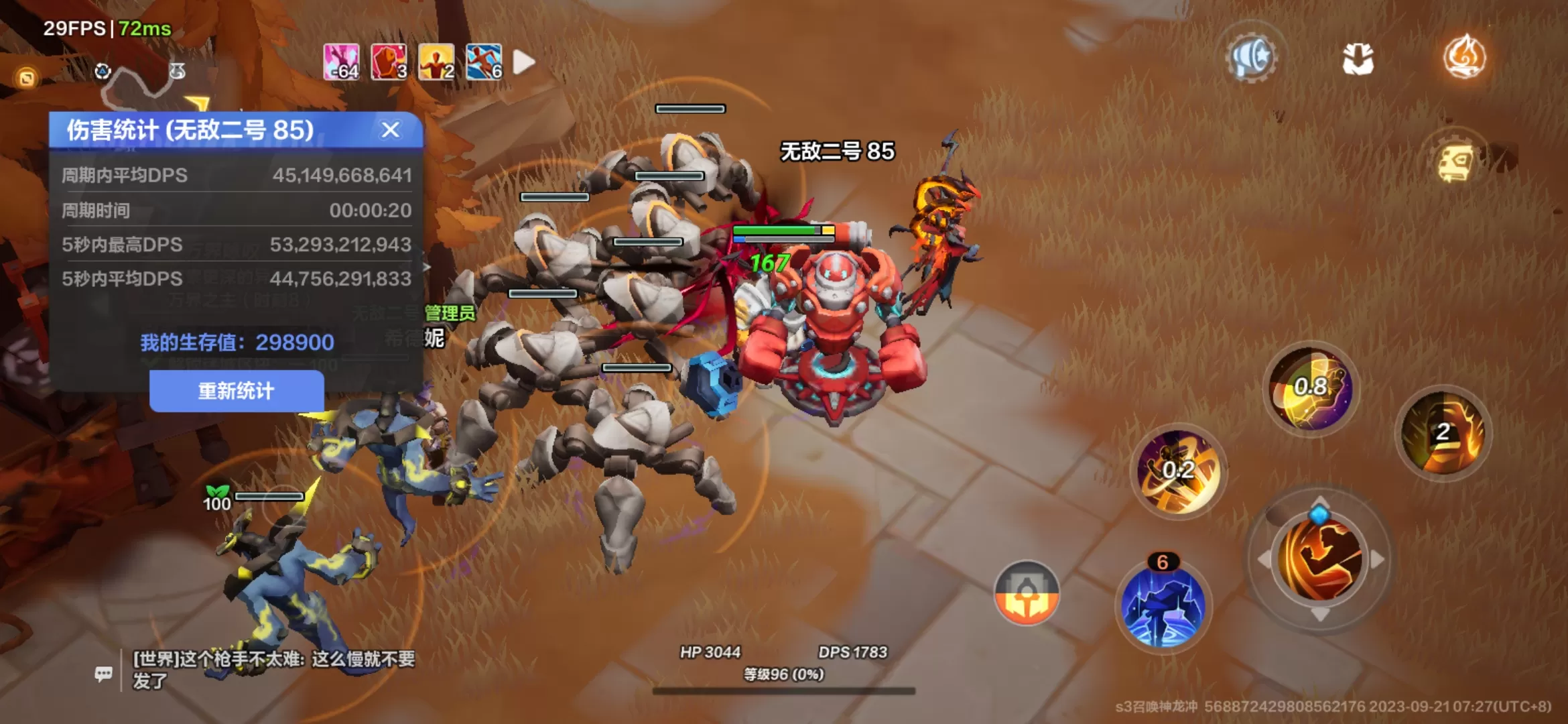The image size is (1568, 724).
Task: Activate the blue skill with 6 charges
Action: pos(1164,605)
